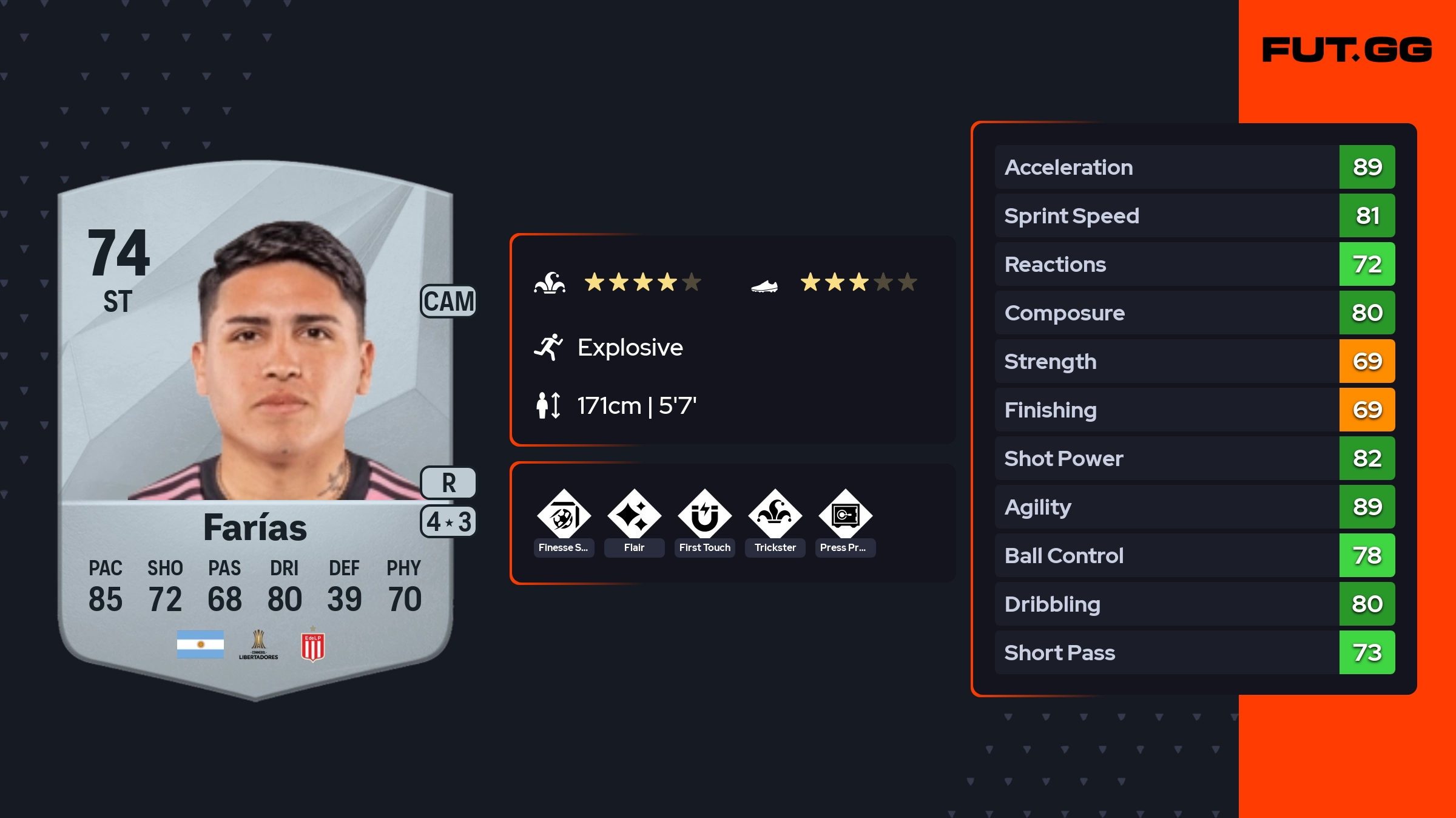Select the CAM alternate position badge

click(x=448, y=302)
